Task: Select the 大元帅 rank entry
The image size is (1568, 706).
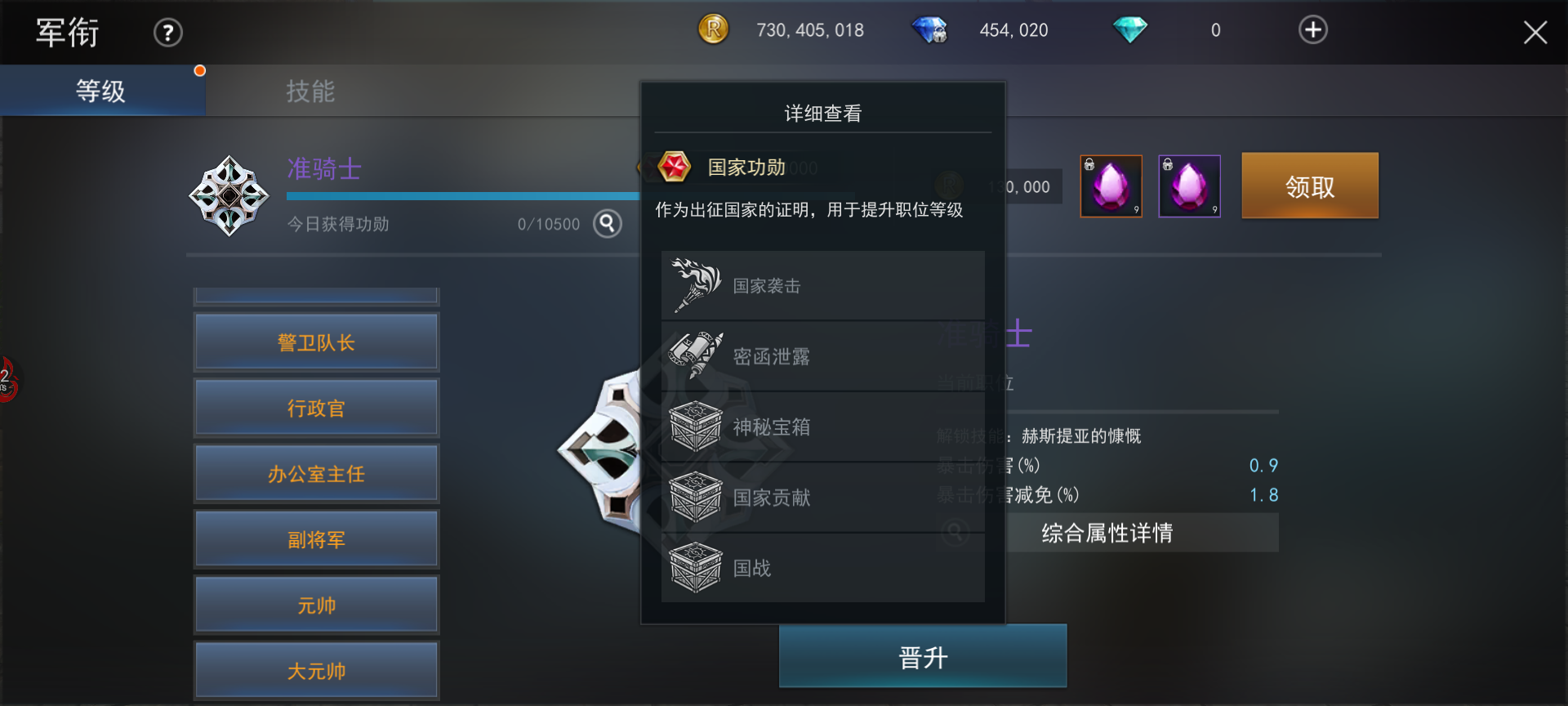Action: pyautogui.click(x=316, y=669)
